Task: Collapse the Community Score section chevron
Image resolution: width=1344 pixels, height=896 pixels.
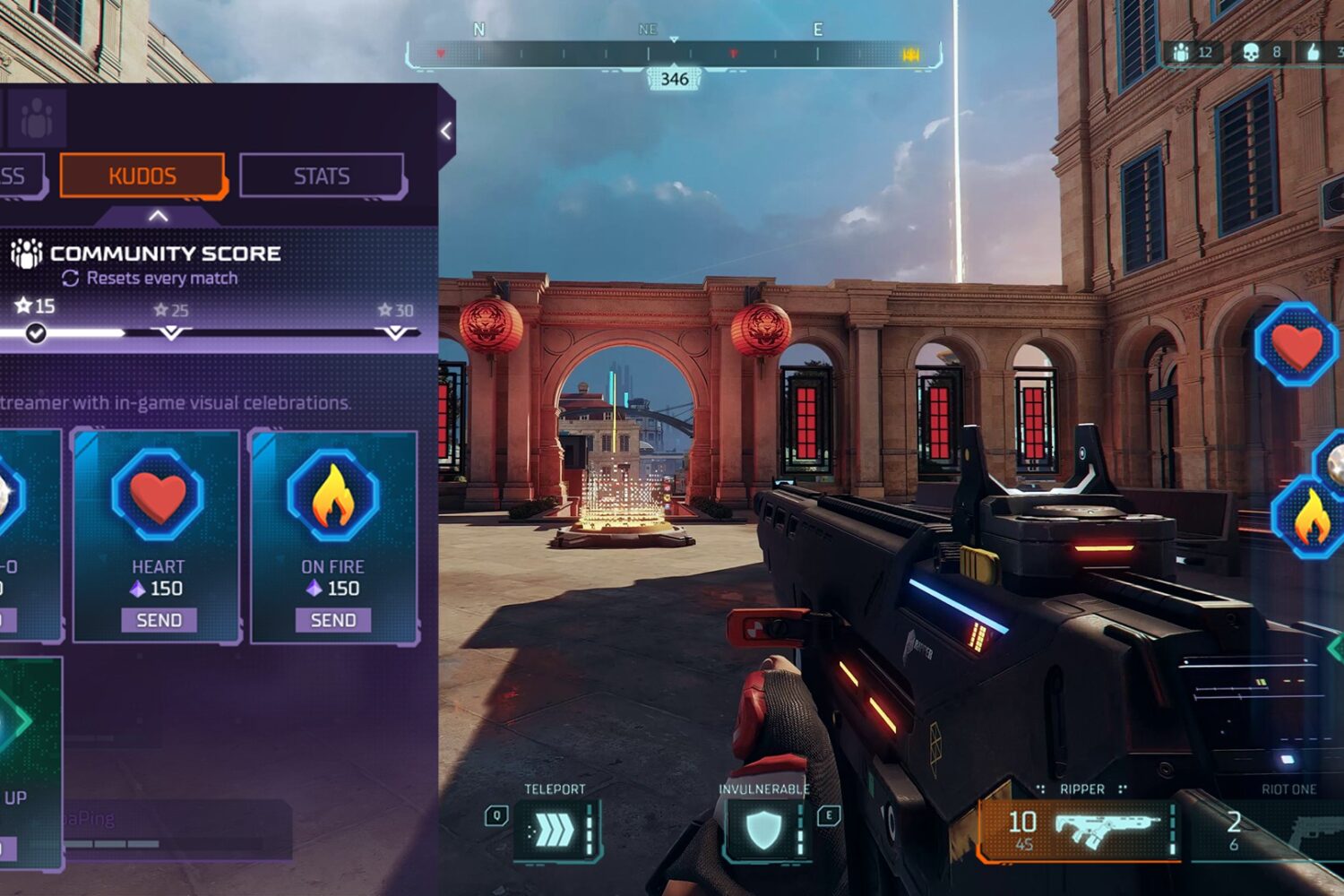Action: pos(158,216)
